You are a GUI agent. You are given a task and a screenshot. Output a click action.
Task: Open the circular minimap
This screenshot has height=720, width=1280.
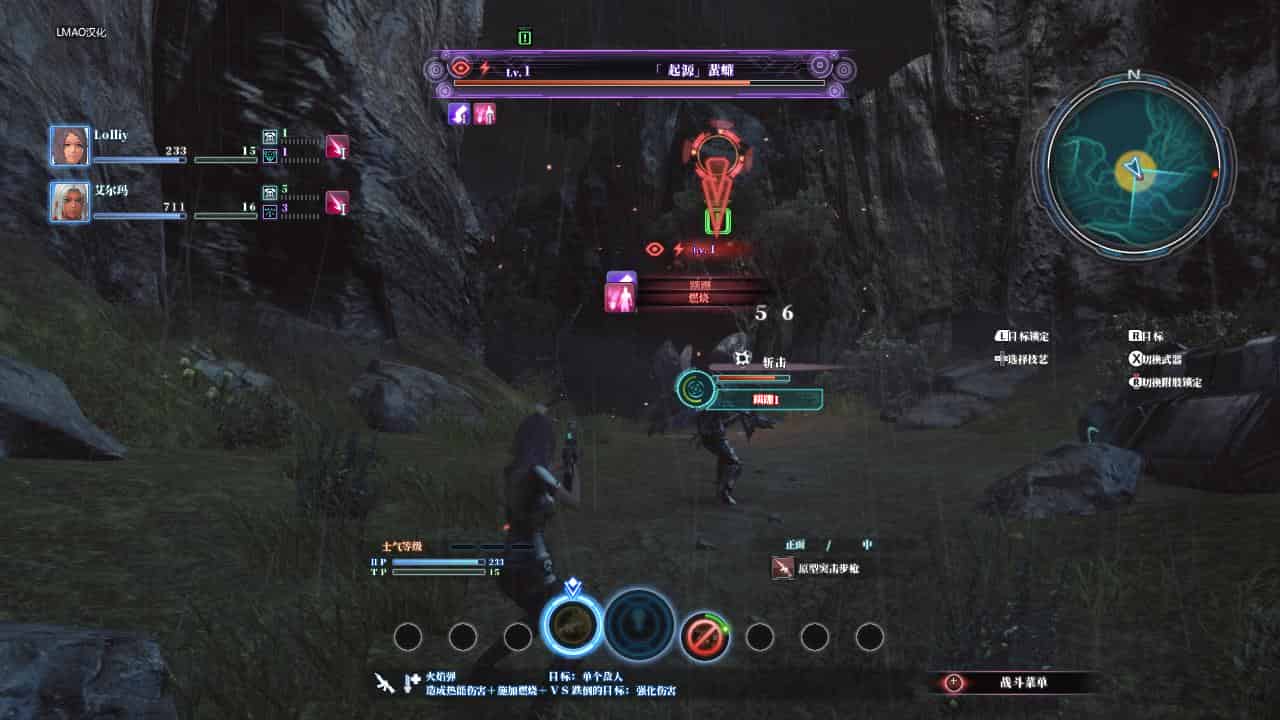(x=1133, y=167)
